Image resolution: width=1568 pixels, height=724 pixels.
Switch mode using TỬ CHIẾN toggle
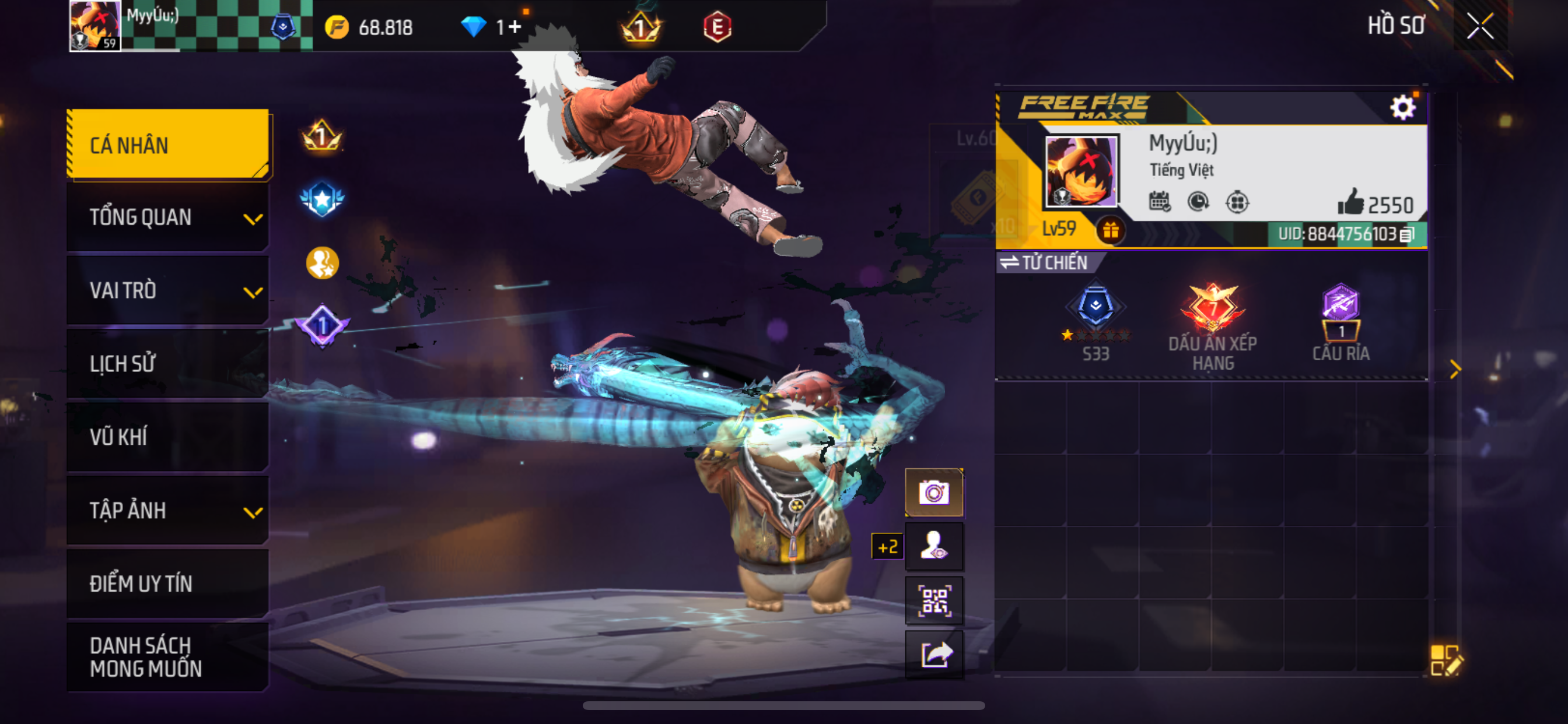pos(1045,262)
